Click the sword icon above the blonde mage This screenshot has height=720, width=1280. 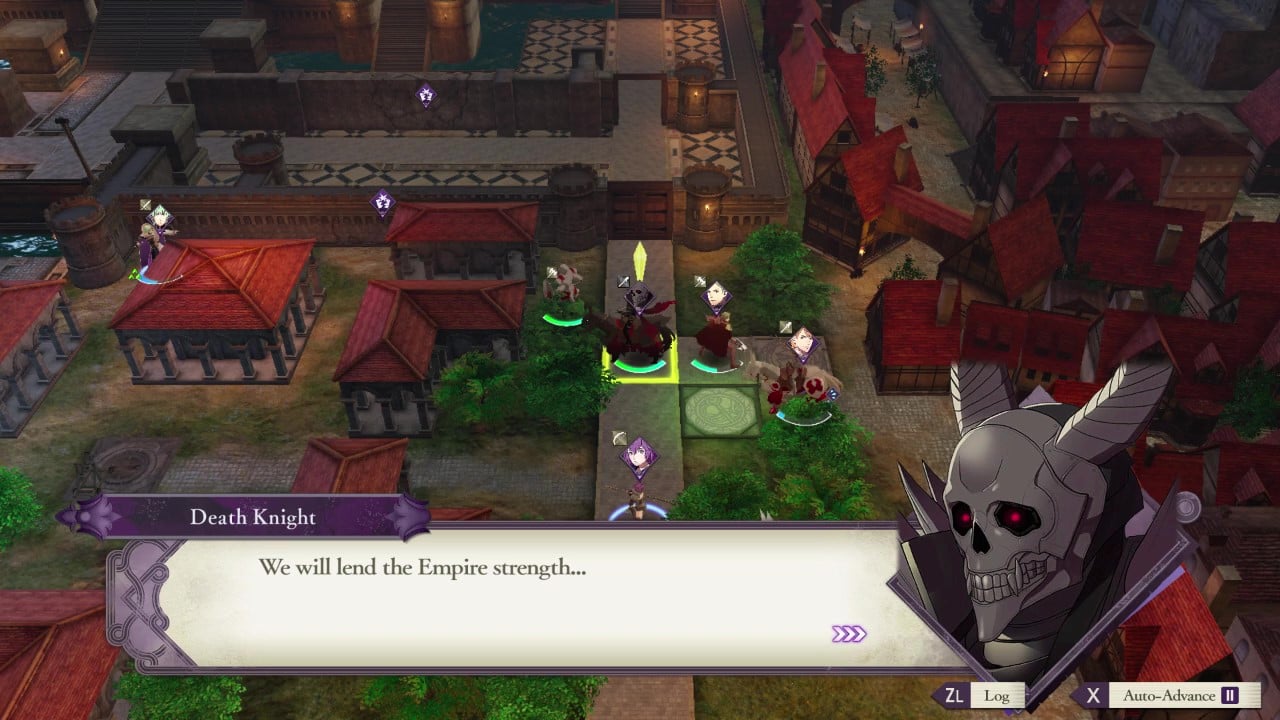point(698,280)
